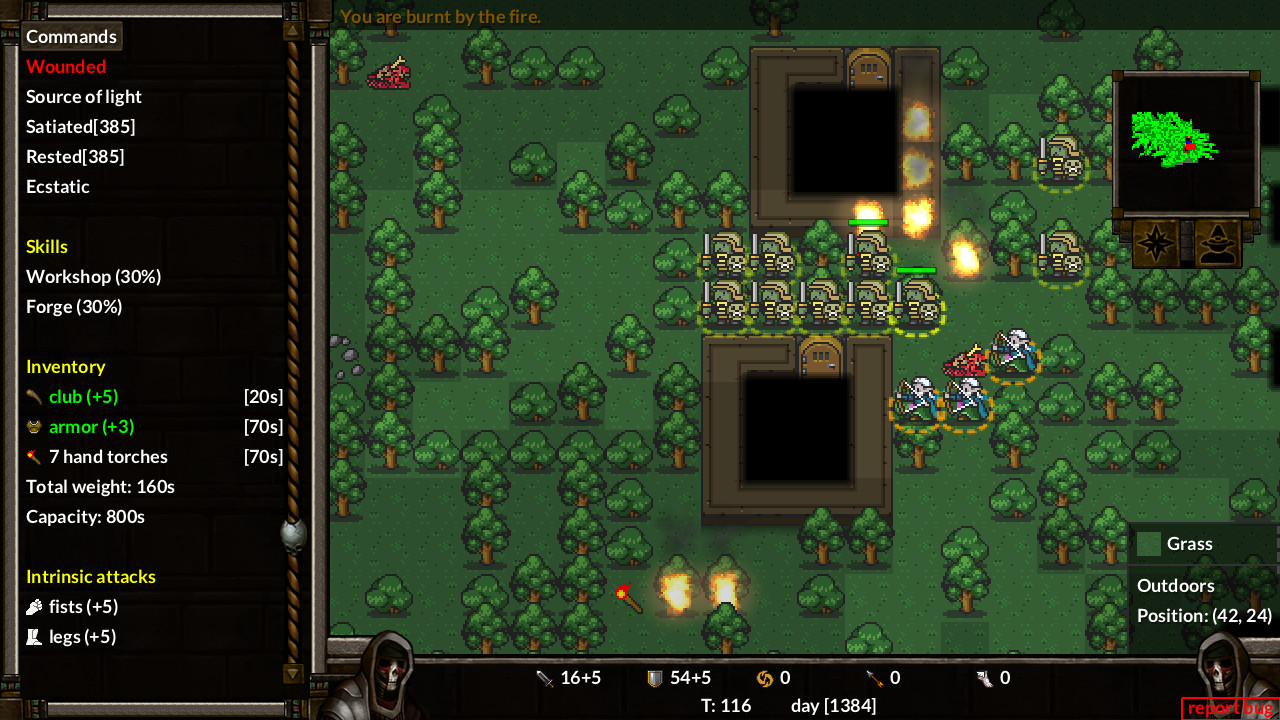Click the legs icon under Intrinsic attacks
Screen dimensions: 1280x720
point(33,636)
